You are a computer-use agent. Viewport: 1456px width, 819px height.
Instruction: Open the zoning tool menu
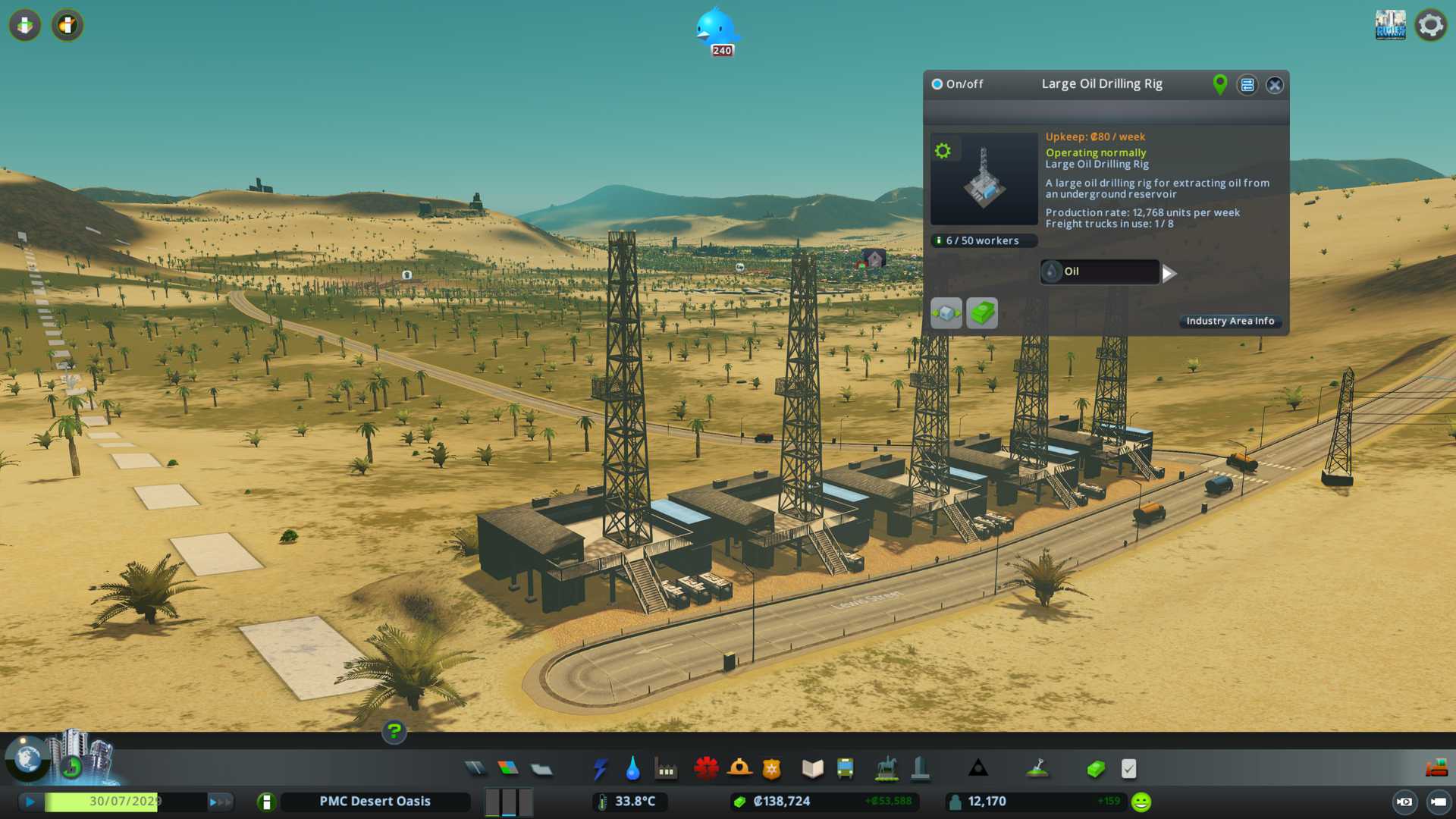[508, 769]
